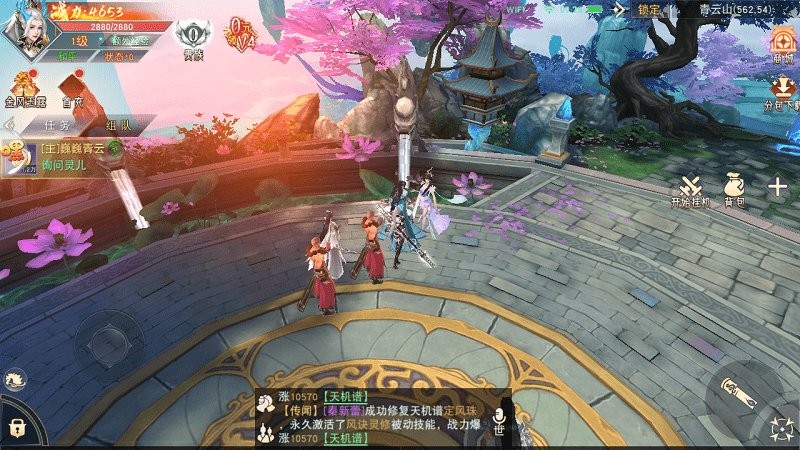Collapse the quest panel with the arrow
Image resolution: width=800 pixels, height=450 pixels.
(9, 126)
